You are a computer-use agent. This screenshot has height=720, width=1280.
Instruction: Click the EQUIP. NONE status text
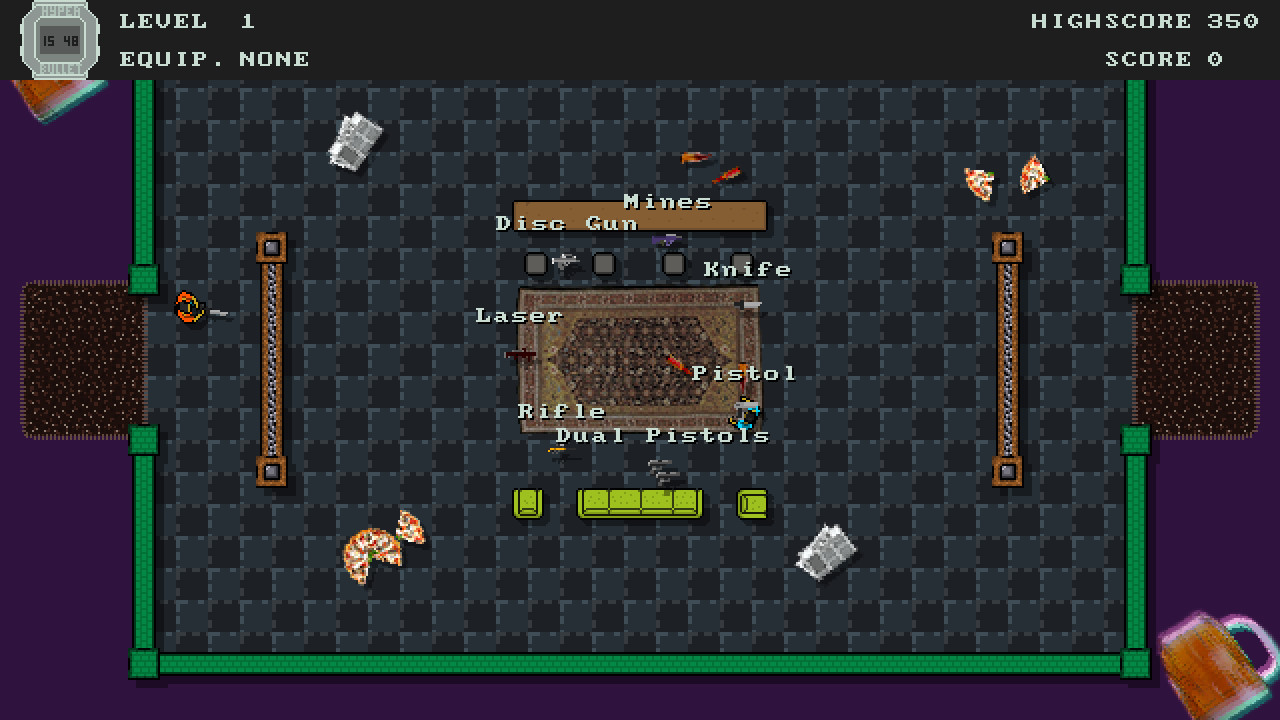(x=214, y=58)
